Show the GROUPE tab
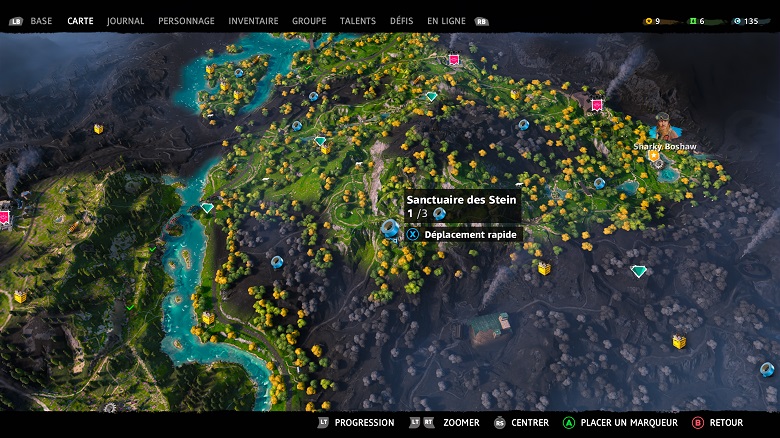780x438 pixels. (309, 21)
